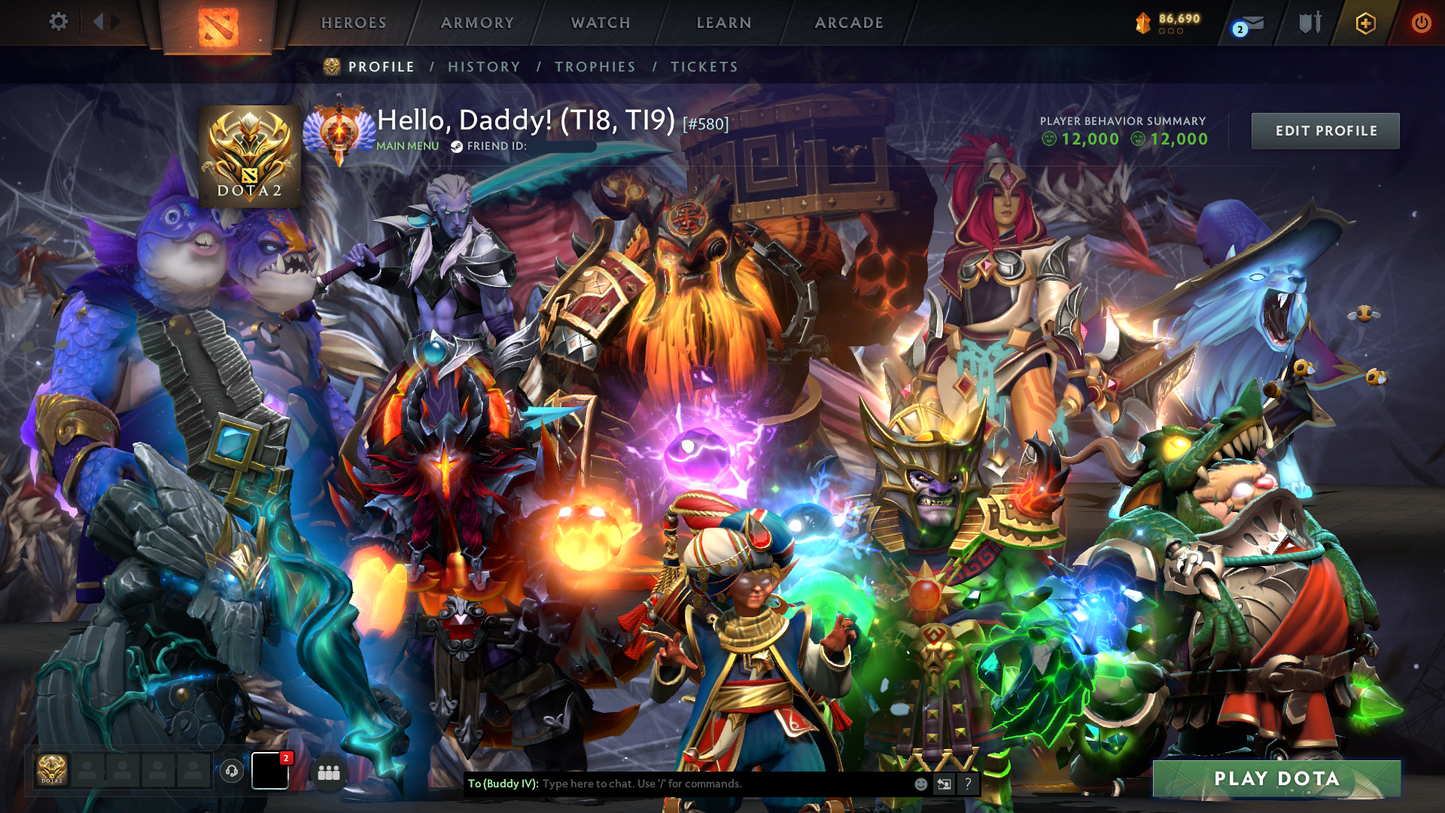Click the Dota Plus hexagon icon
The width and height of the screenshot is (1445, 813).
[1366, 22]
